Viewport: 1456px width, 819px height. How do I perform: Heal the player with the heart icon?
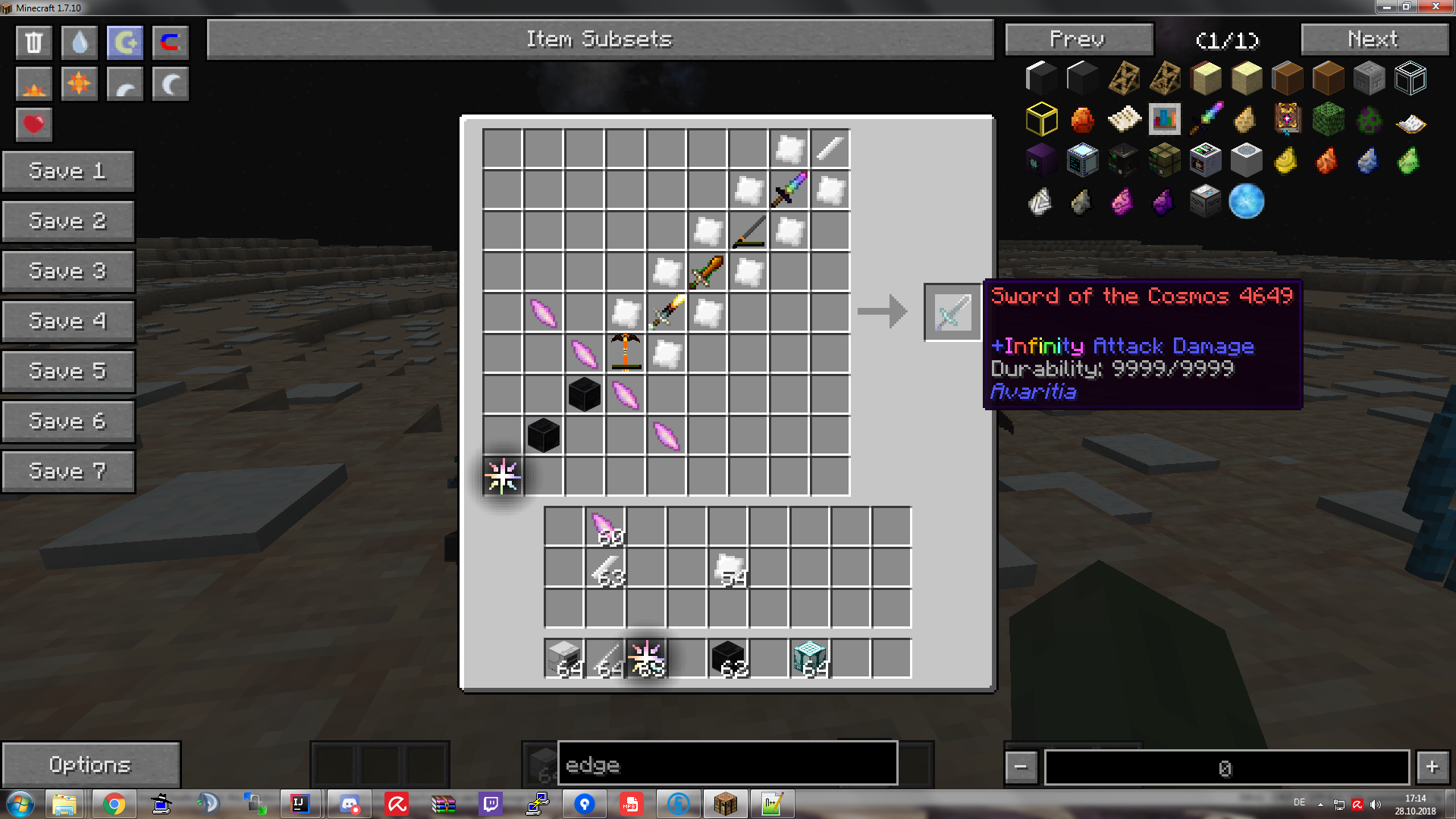33,124
